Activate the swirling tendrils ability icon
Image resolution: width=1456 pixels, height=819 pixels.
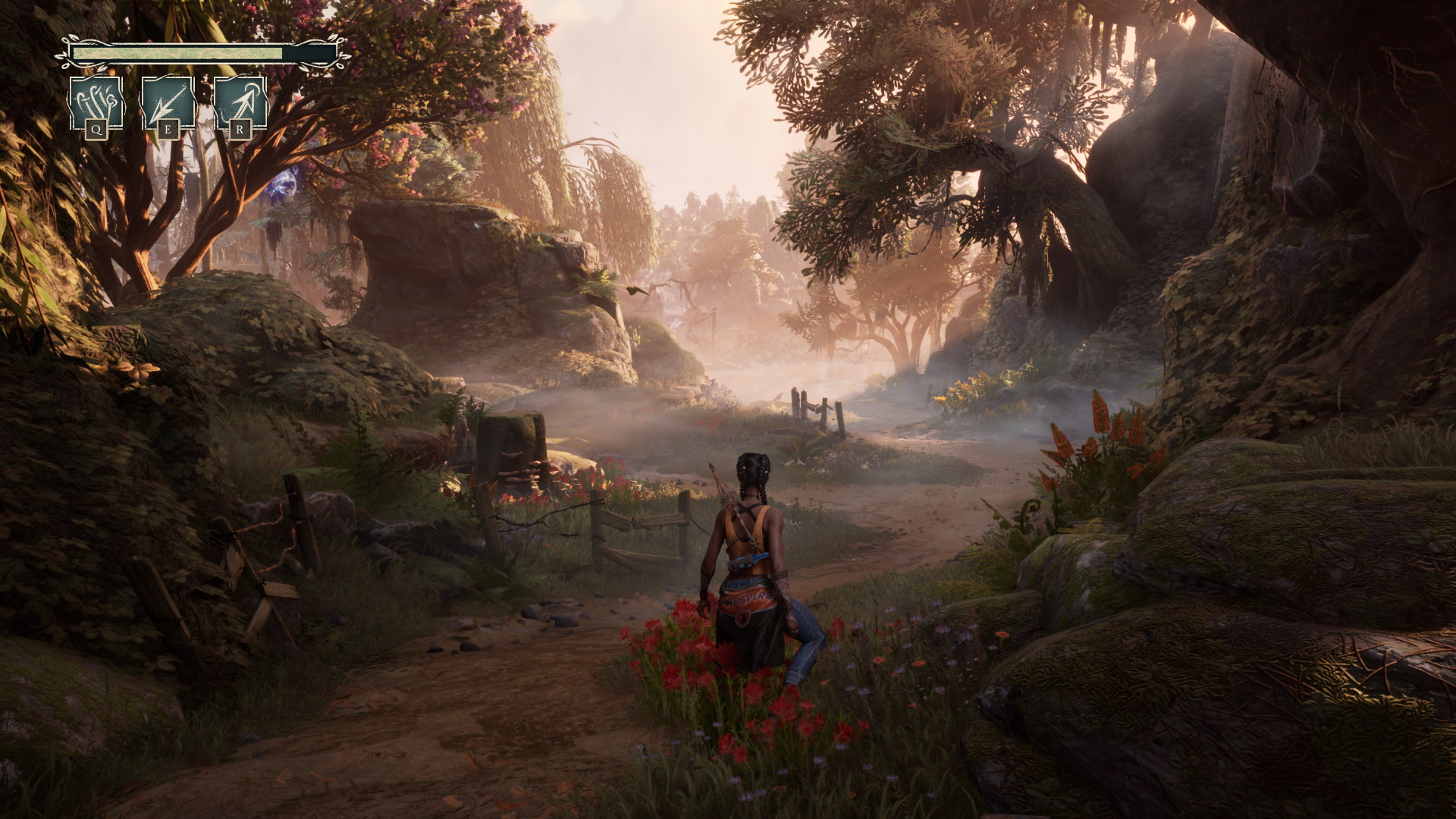point(96,103)
